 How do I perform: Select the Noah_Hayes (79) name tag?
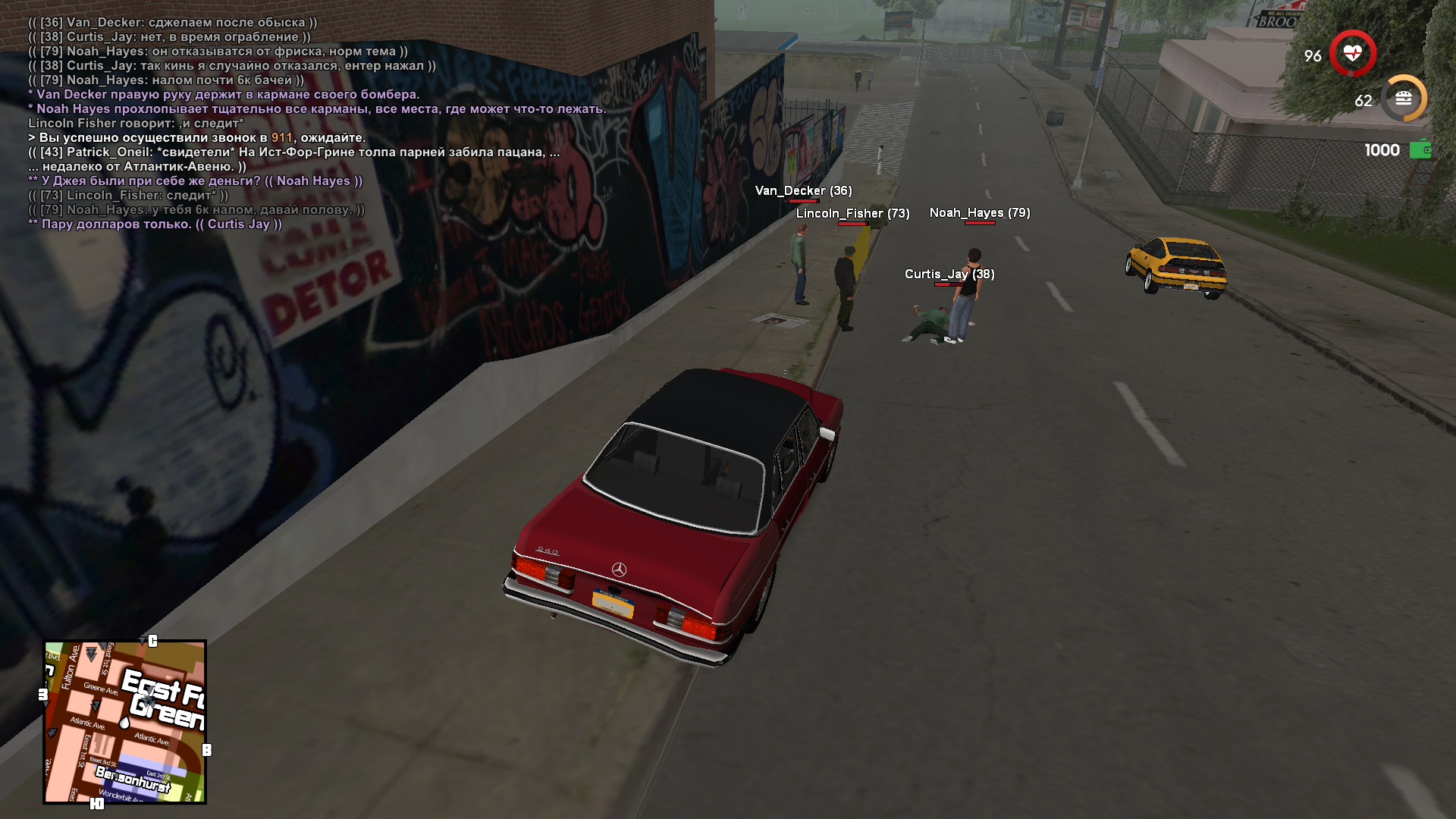pyautogui.click(x=980, y=213)
